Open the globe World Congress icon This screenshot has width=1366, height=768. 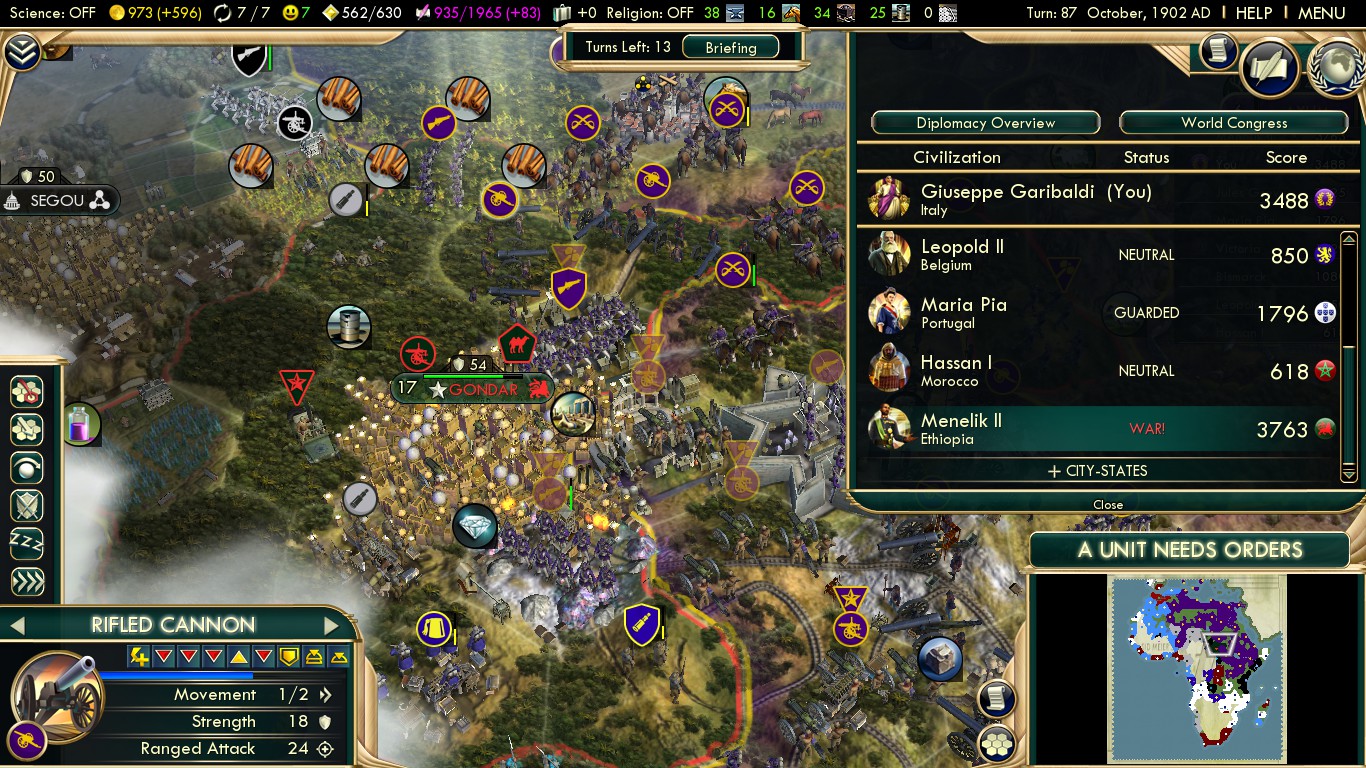(1336, 68)
